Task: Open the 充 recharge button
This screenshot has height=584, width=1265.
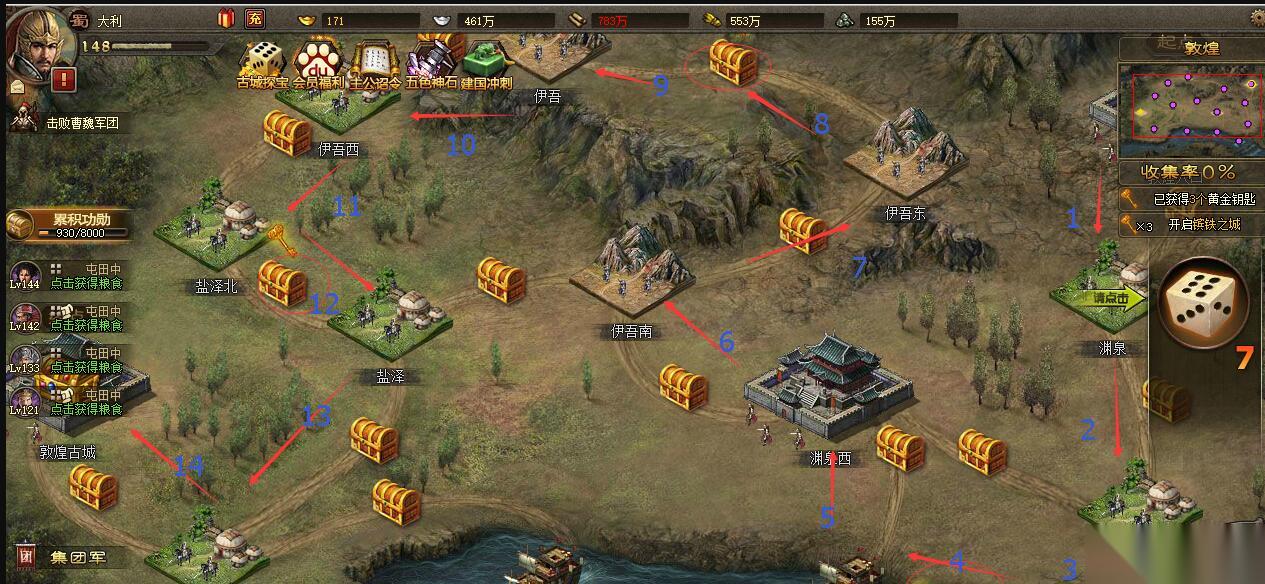Action: pyautogui.click(x=255, y=18)
